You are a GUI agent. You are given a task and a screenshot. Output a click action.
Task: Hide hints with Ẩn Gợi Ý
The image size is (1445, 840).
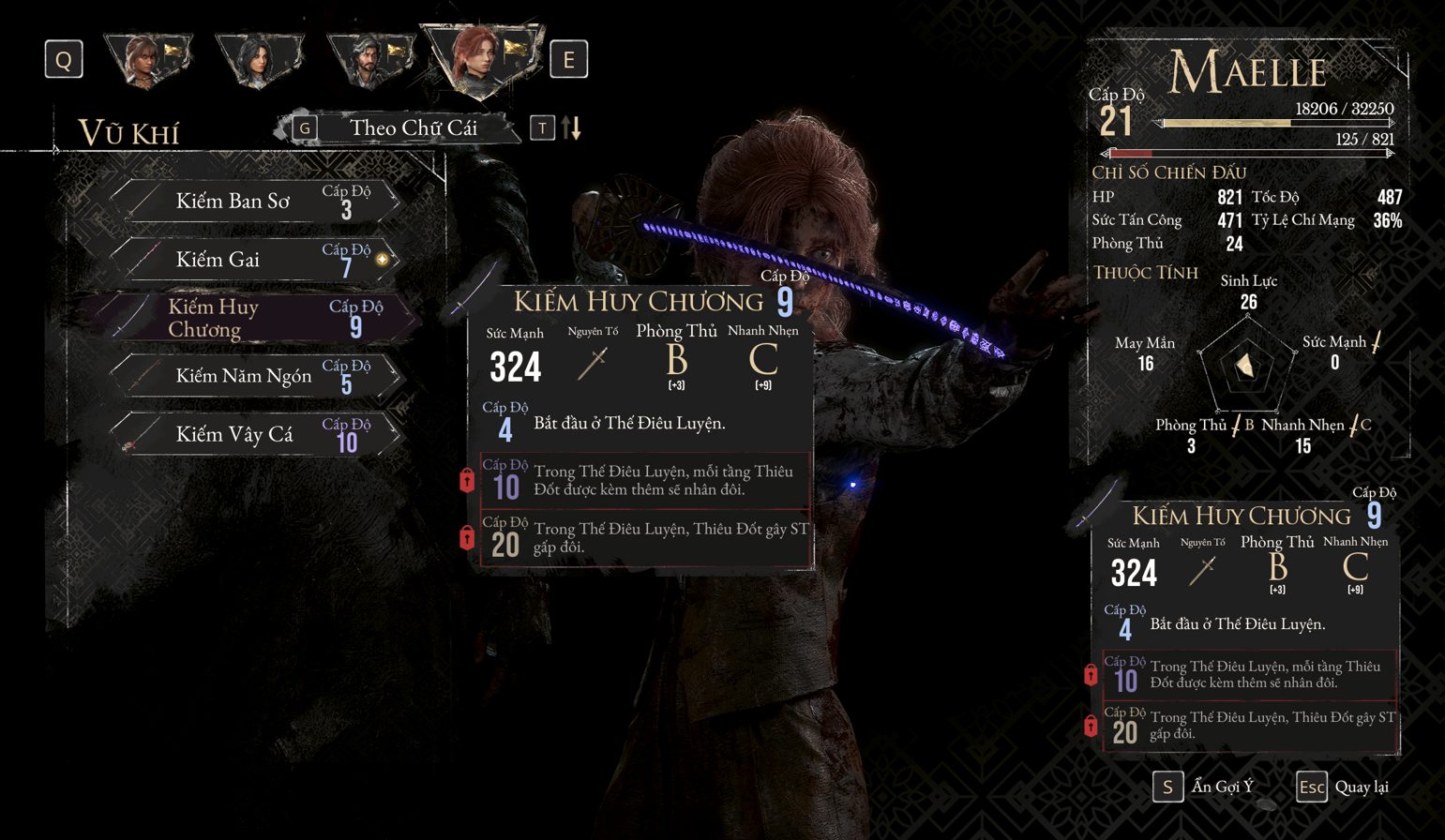click(x=1205, y=787)
